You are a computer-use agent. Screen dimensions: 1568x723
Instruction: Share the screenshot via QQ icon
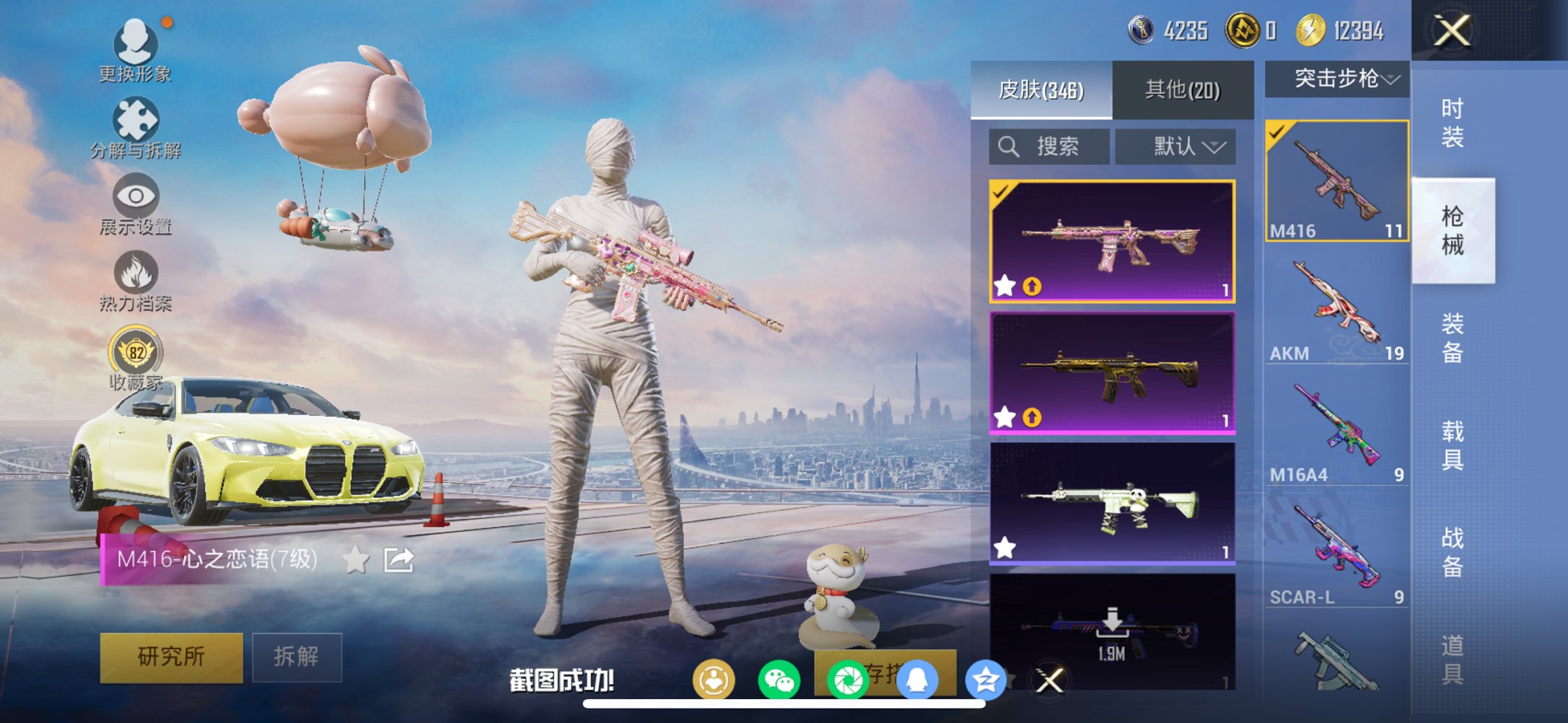[916, 677]
